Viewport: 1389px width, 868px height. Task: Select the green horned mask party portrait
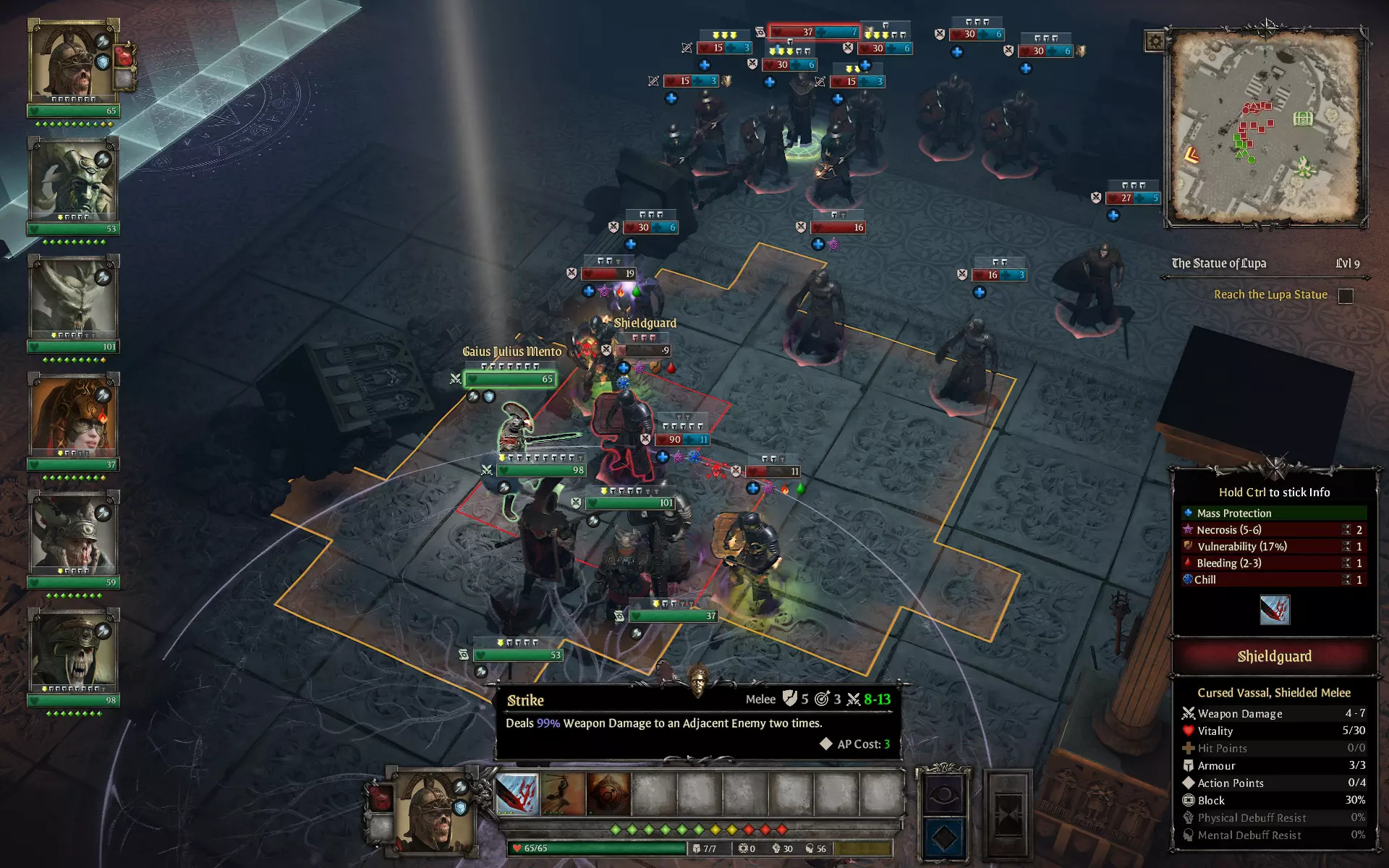pos(73,179)
